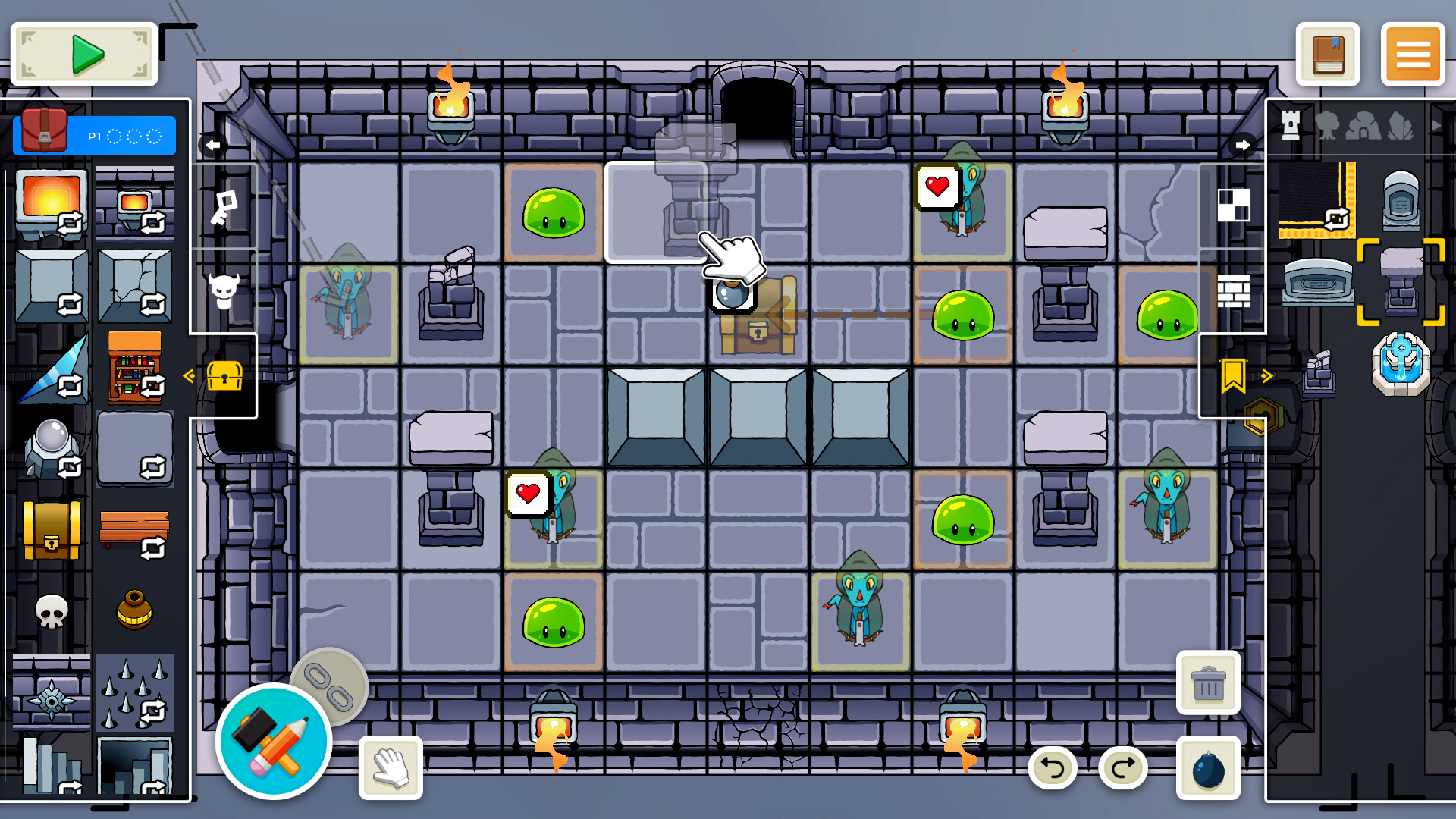
Task: Select the bookshelf item from the palette
Action: [x=135, y=372]
